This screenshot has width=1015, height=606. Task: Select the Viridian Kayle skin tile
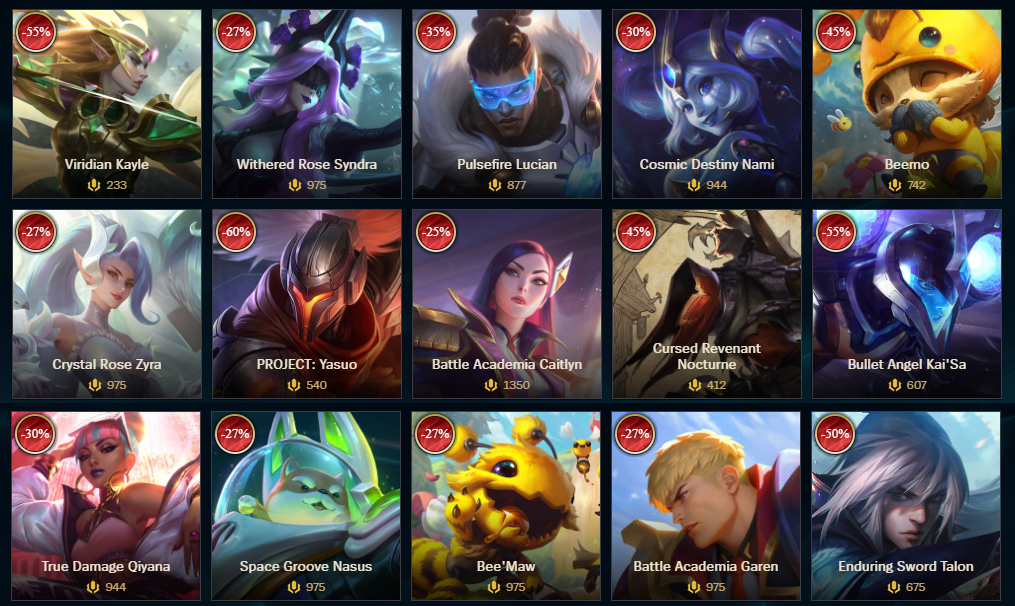click(x=107, y=104)
